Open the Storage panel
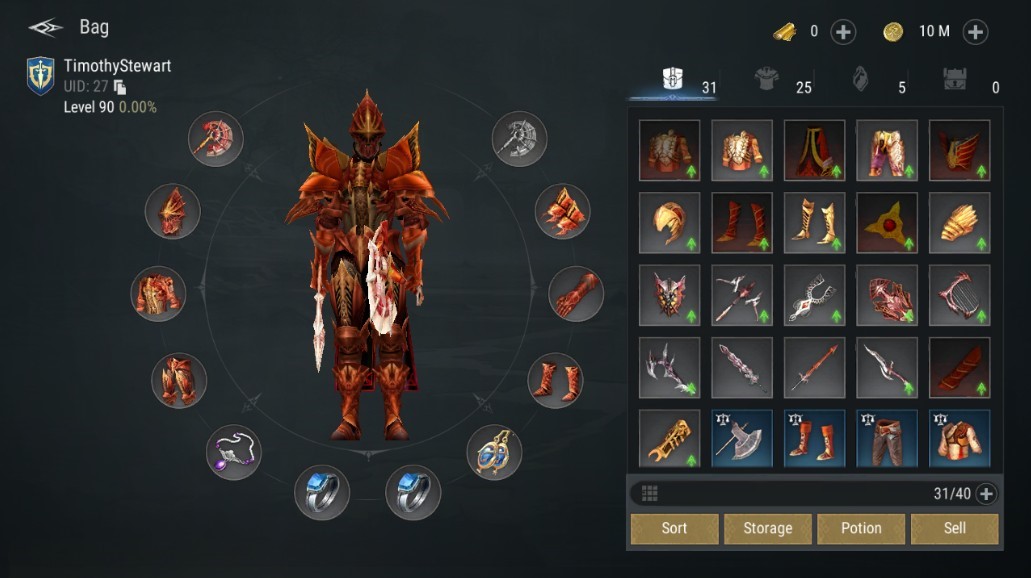This screenshot has width=1031, height=578. click(767, 528)
